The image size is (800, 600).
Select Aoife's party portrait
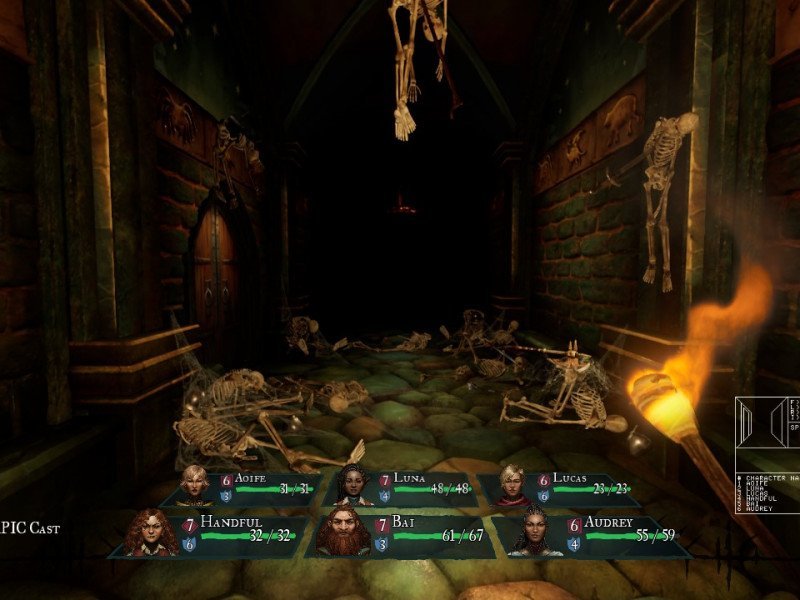[x=193, y=484]
